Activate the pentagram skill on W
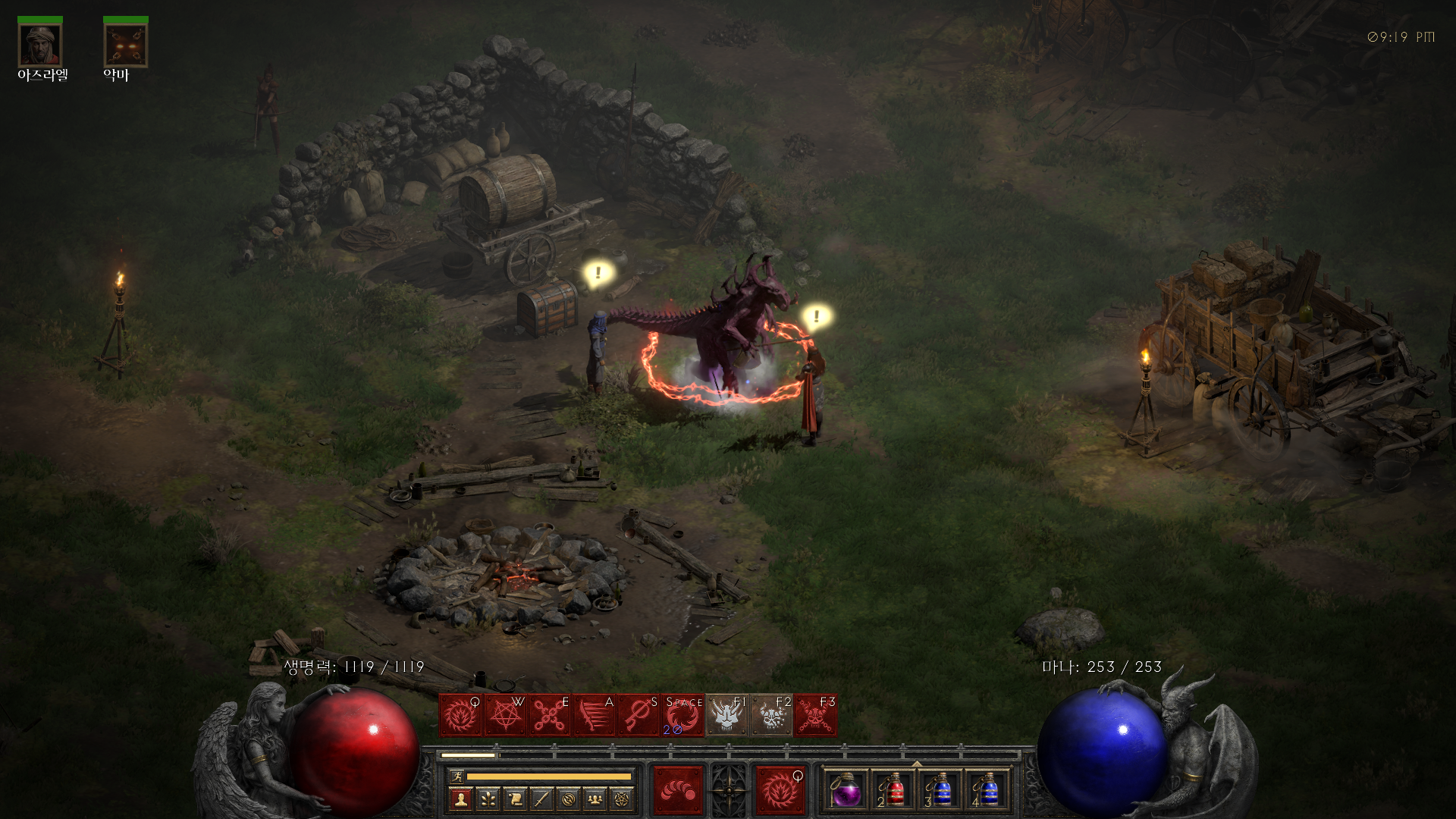1456x819 pixels. (505, 715)
